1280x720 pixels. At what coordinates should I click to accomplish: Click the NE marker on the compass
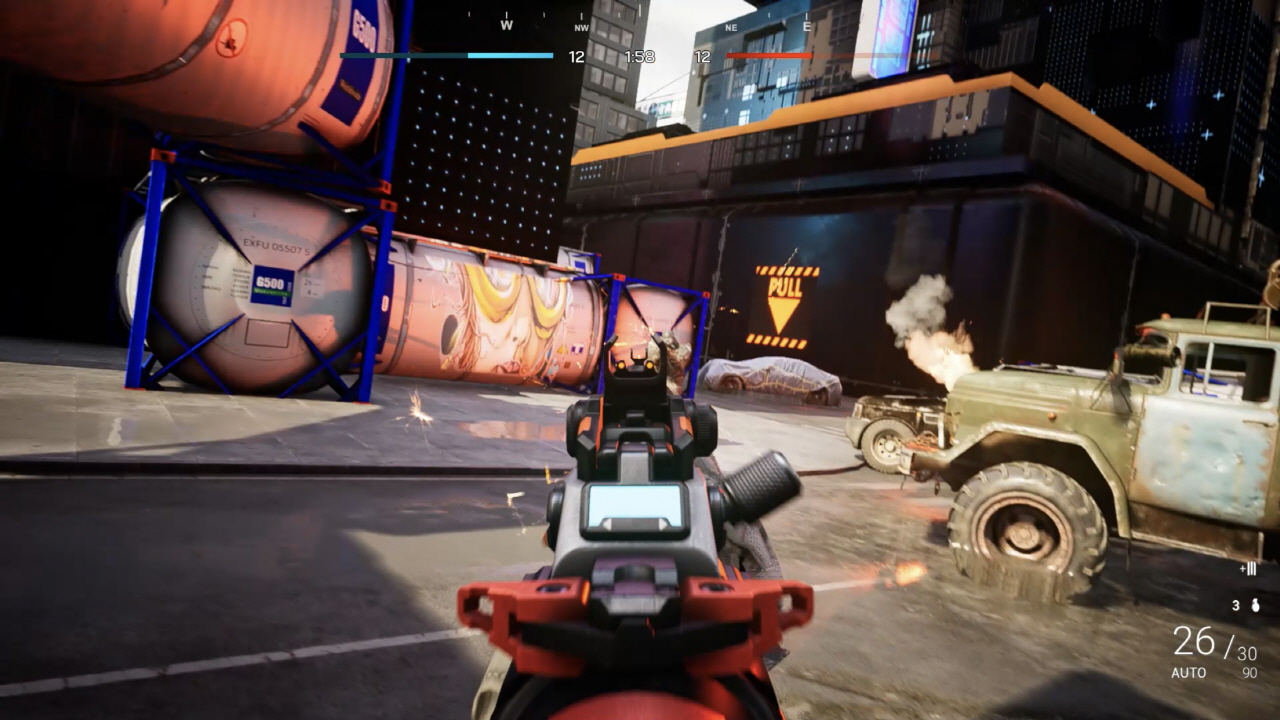tap(731, 28)
